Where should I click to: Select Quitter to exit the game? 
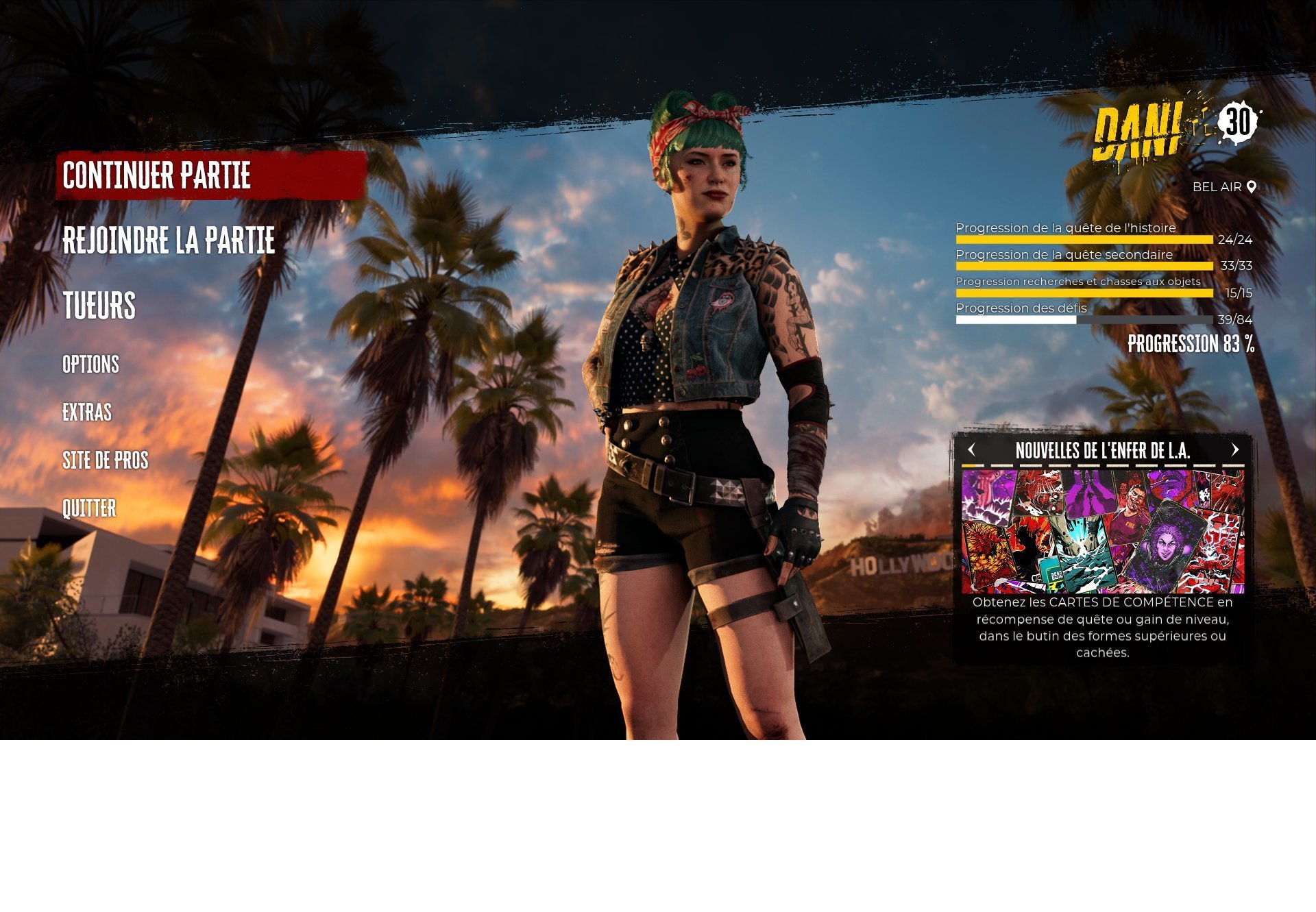tap(89, 508)
